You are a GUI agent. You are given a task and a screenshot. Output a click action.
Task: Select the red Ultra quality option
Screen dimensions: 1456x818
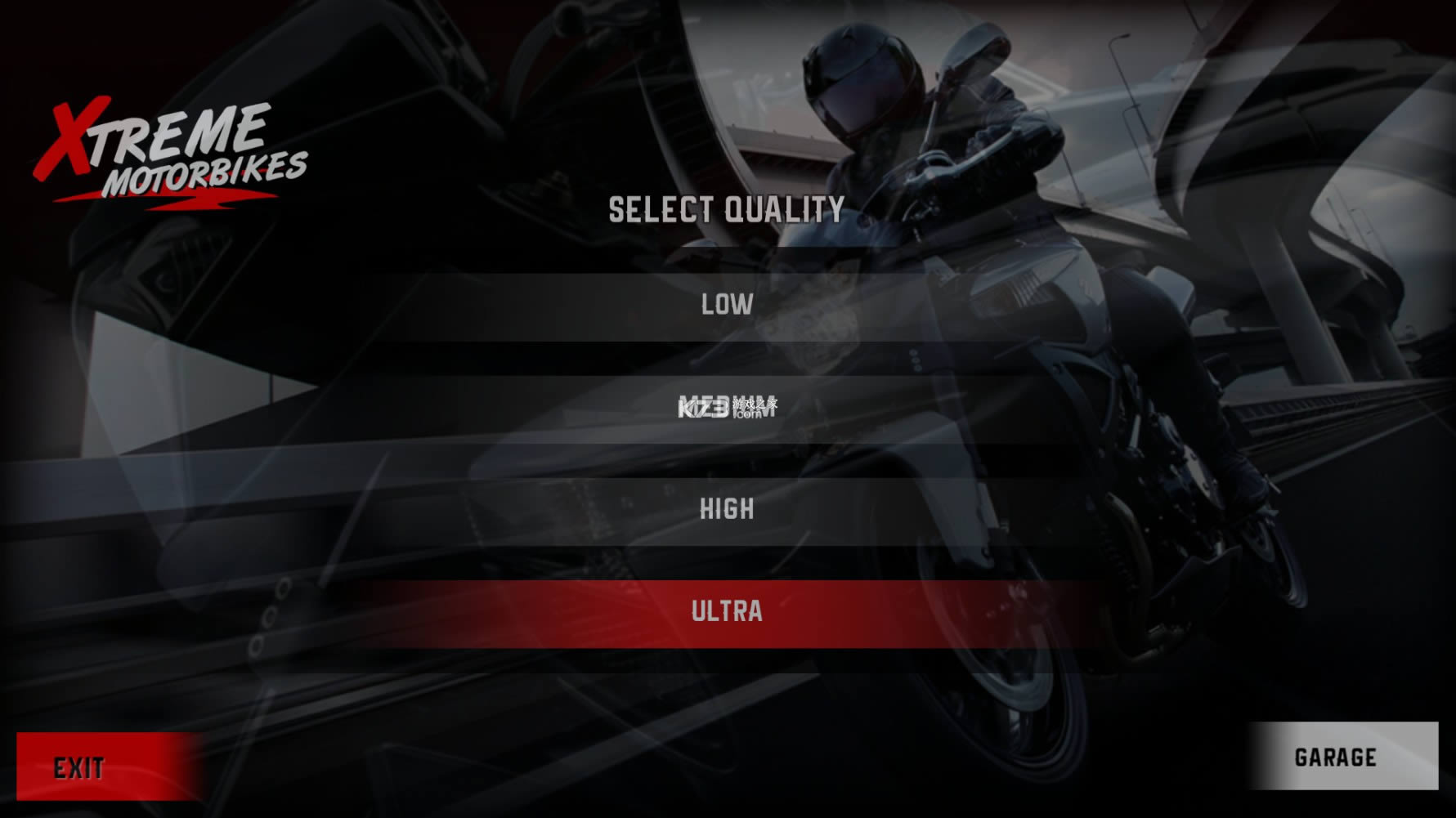[727, 612]
